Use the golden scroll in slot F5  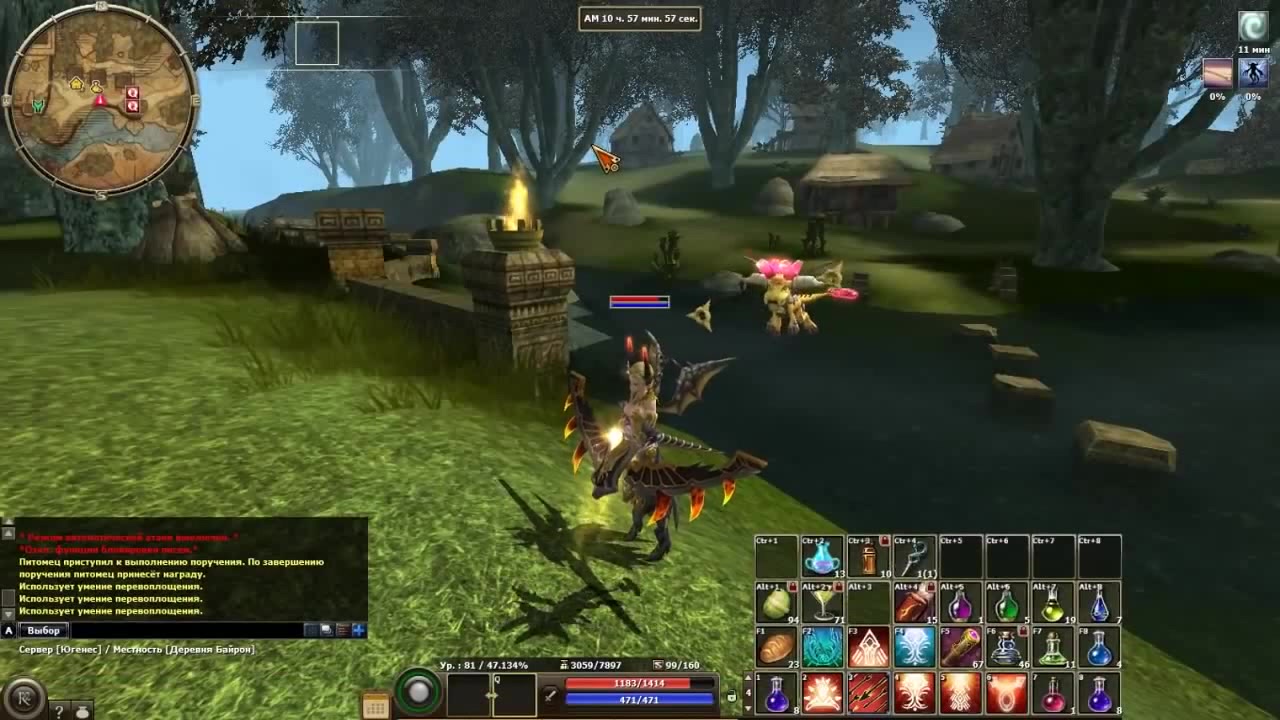(x=960, y=647)
